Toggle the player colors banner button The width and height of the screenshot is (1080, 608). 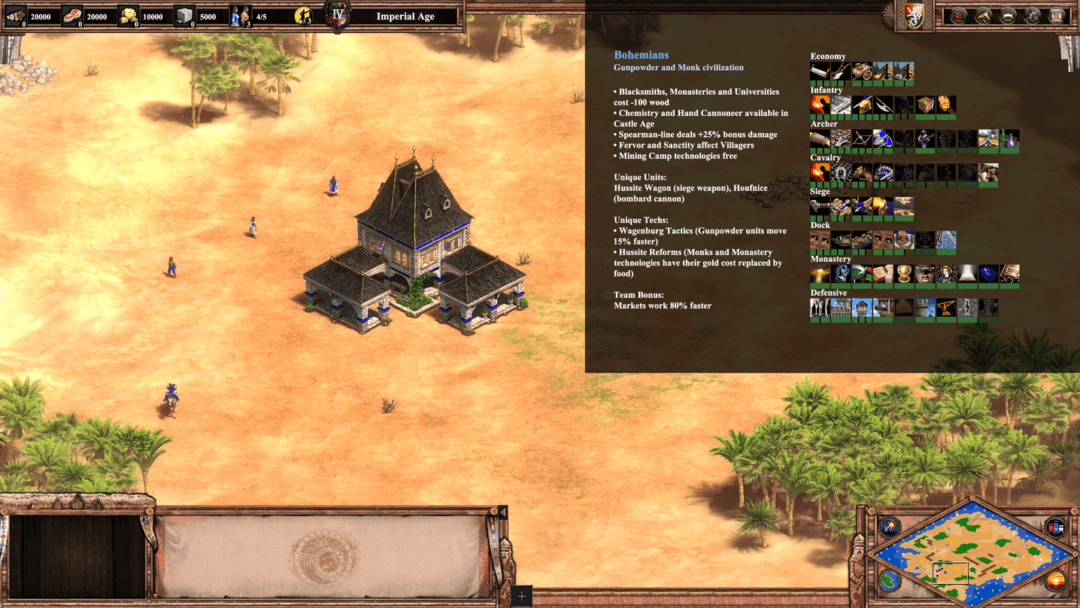1054,527
